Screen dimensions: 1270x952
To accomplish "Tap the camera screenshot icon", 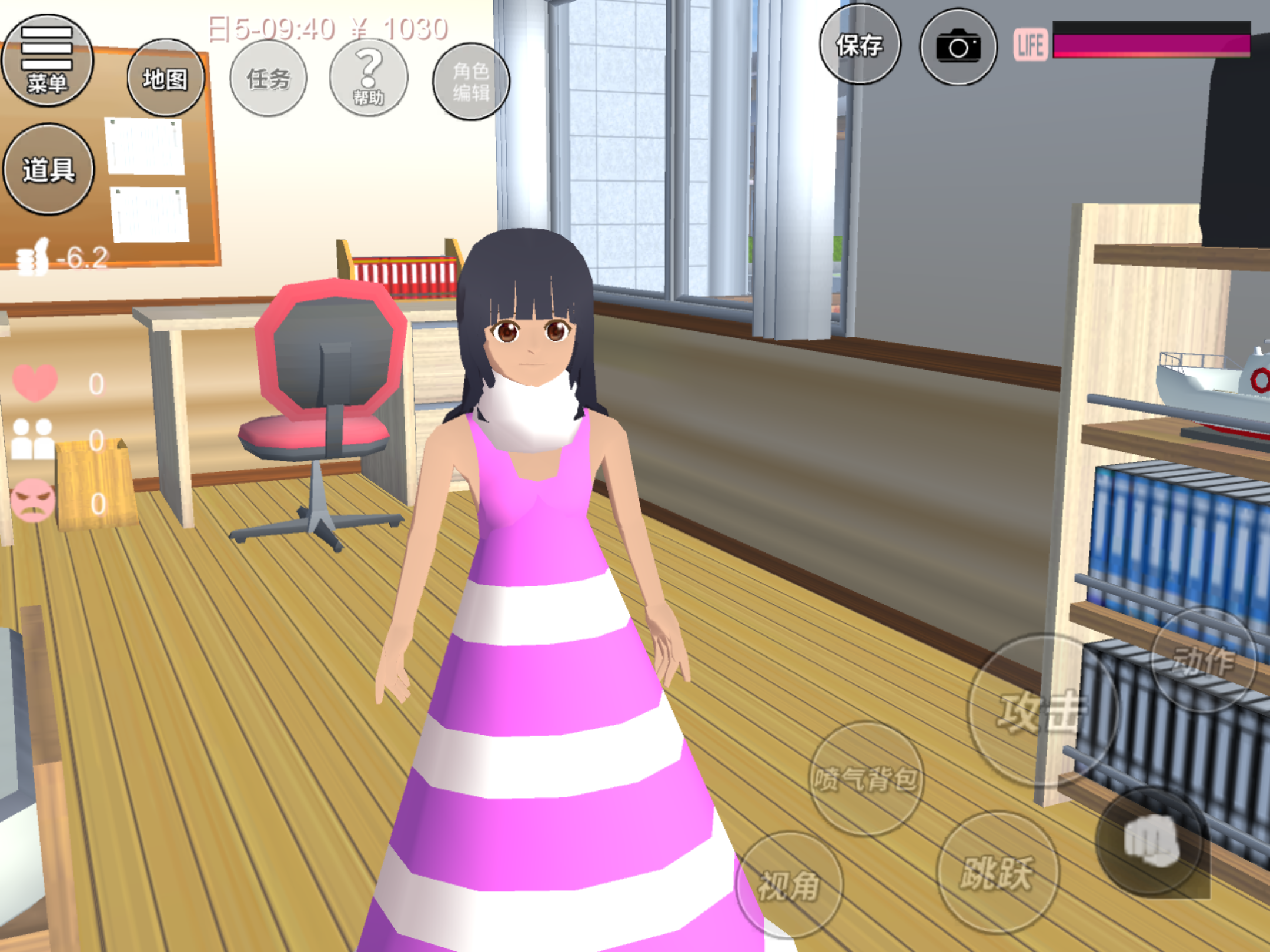I will point(958,47).
